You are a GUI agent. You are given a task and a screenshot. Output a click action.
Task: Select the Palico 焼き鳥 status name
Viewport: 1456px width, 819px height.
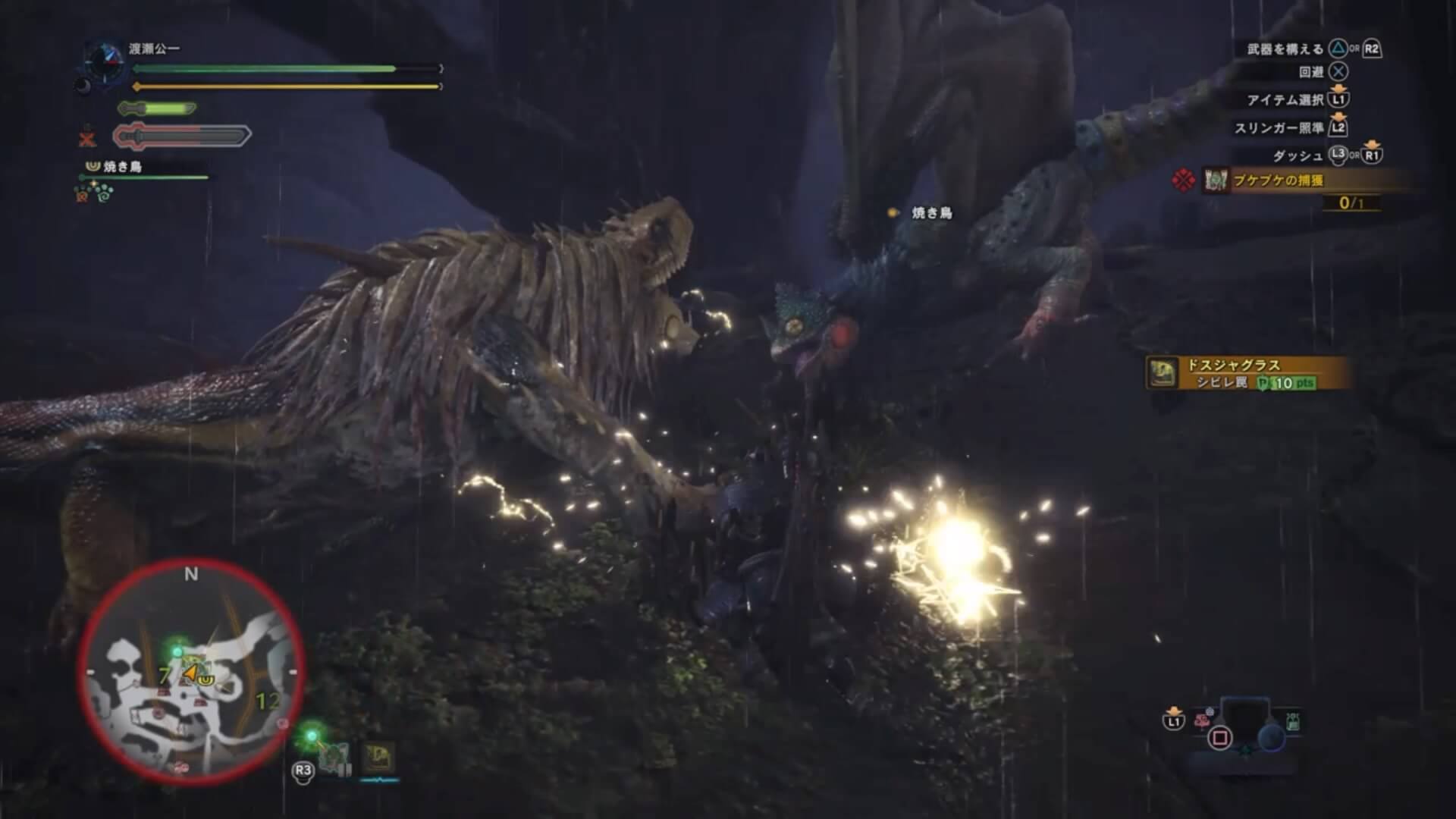tap(123, 167)
